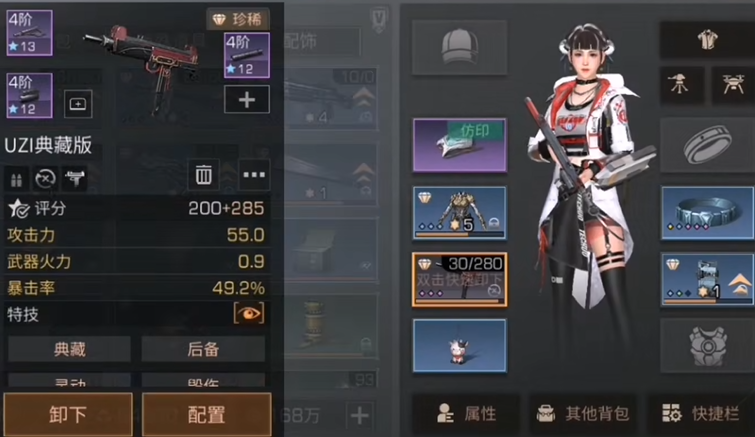Select the small cow pet slot
This screenshot has height=437, width=755.
tap(459, 346)
